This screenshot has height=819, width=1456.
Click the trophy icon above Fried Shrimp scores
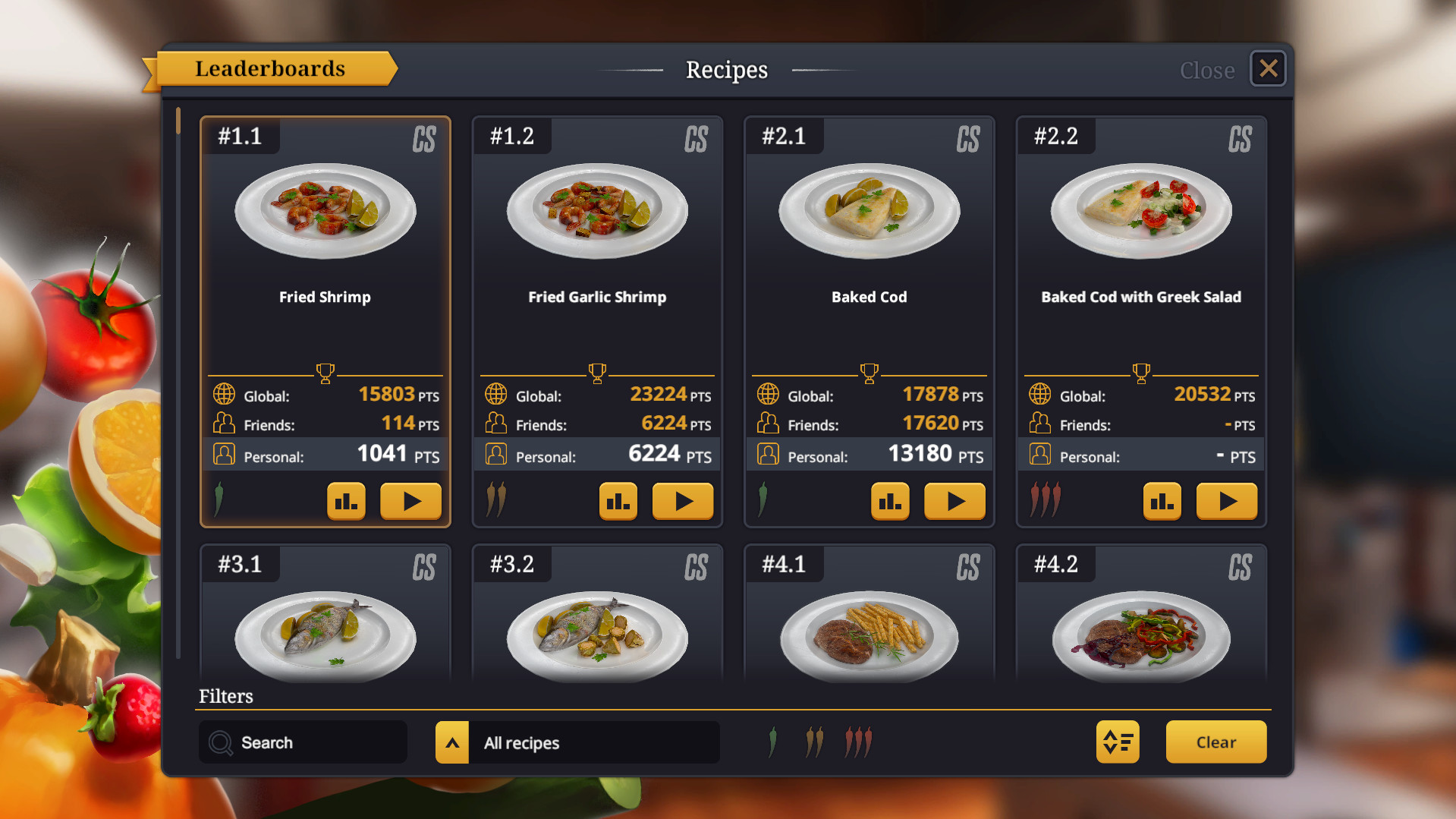(x=325, y=373)
